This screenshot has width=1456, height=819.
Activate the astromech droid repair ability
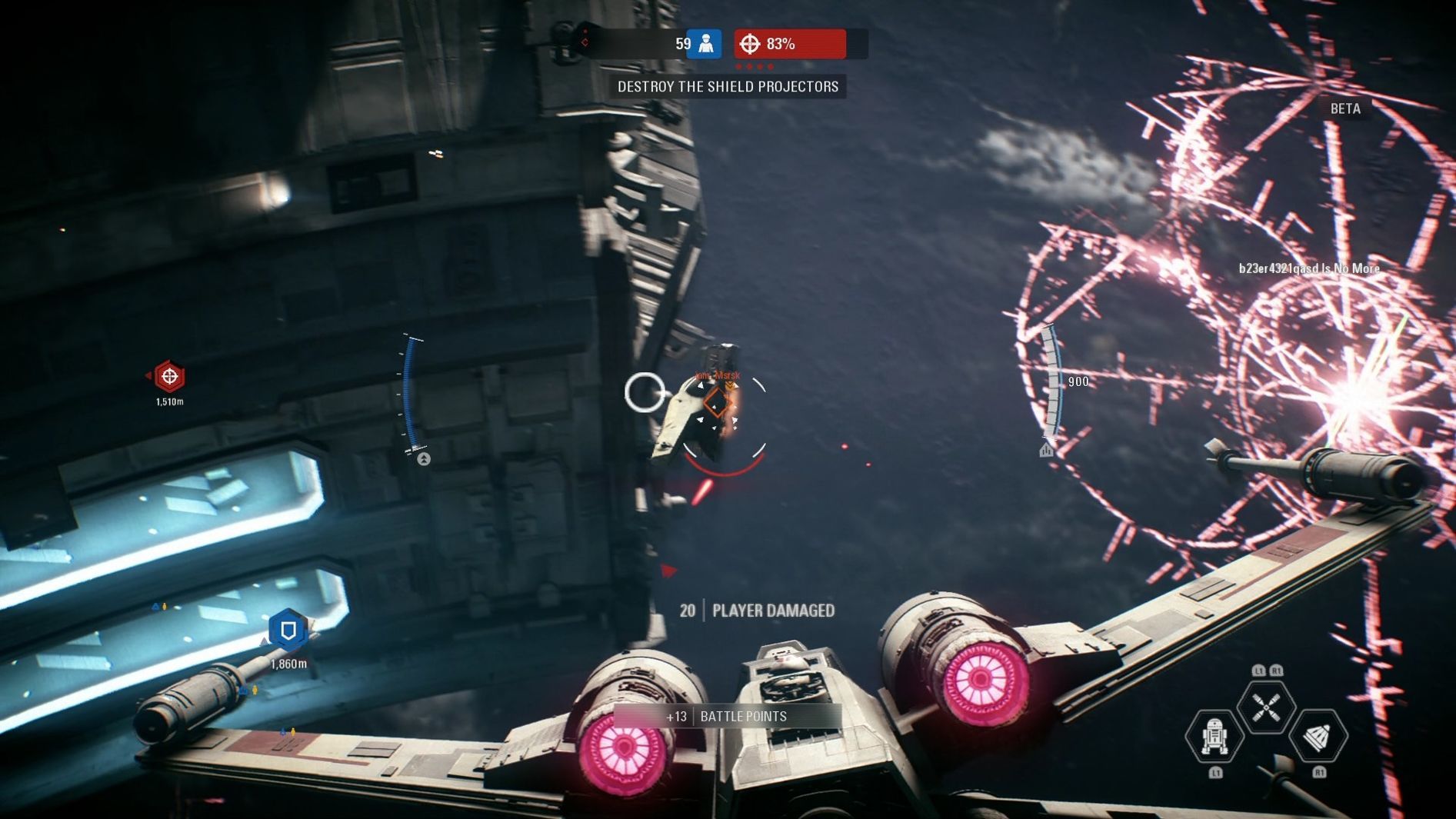[x=1214, y=736]
